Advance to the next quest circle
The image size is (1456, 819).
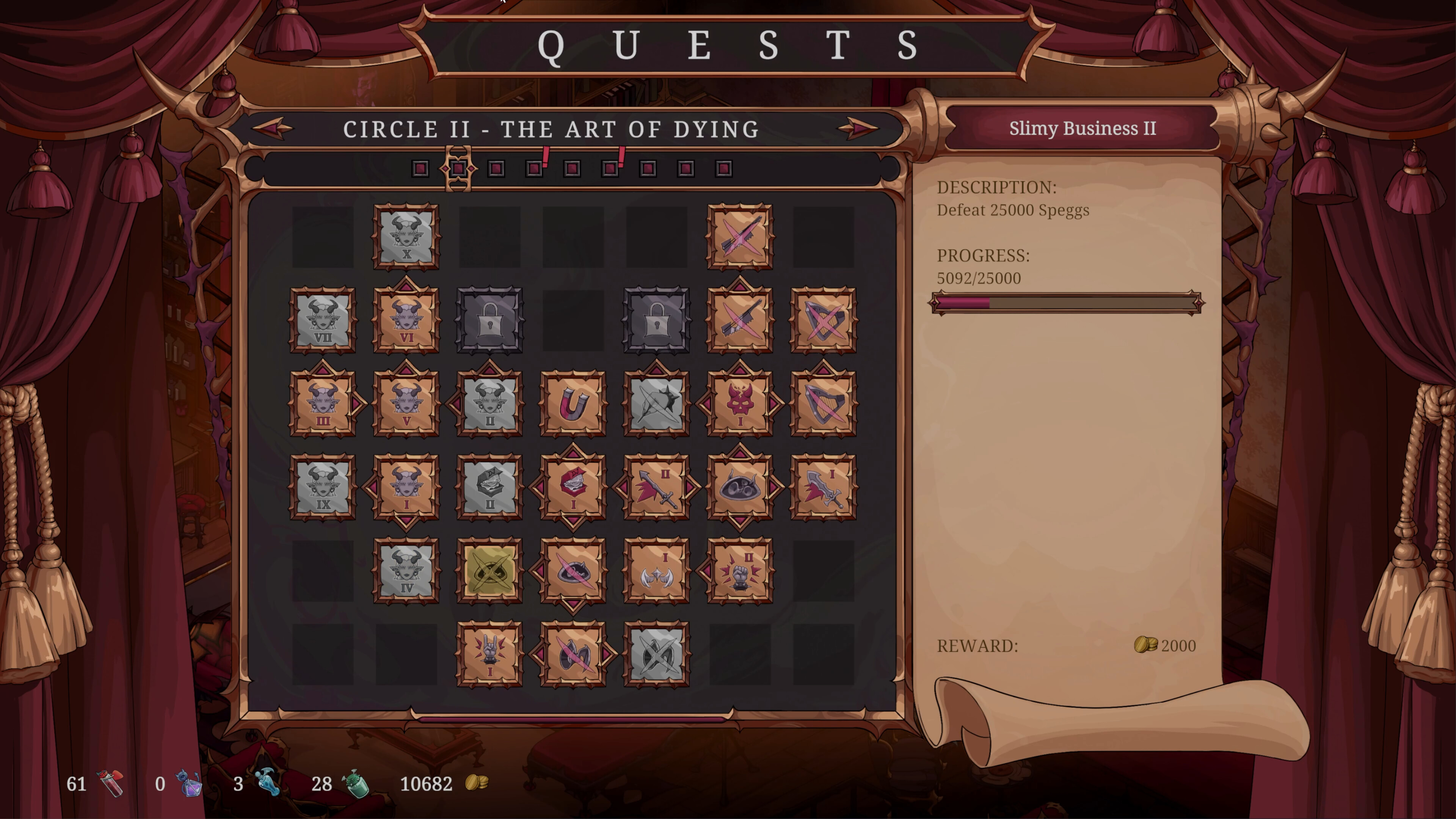click(858, 129)
